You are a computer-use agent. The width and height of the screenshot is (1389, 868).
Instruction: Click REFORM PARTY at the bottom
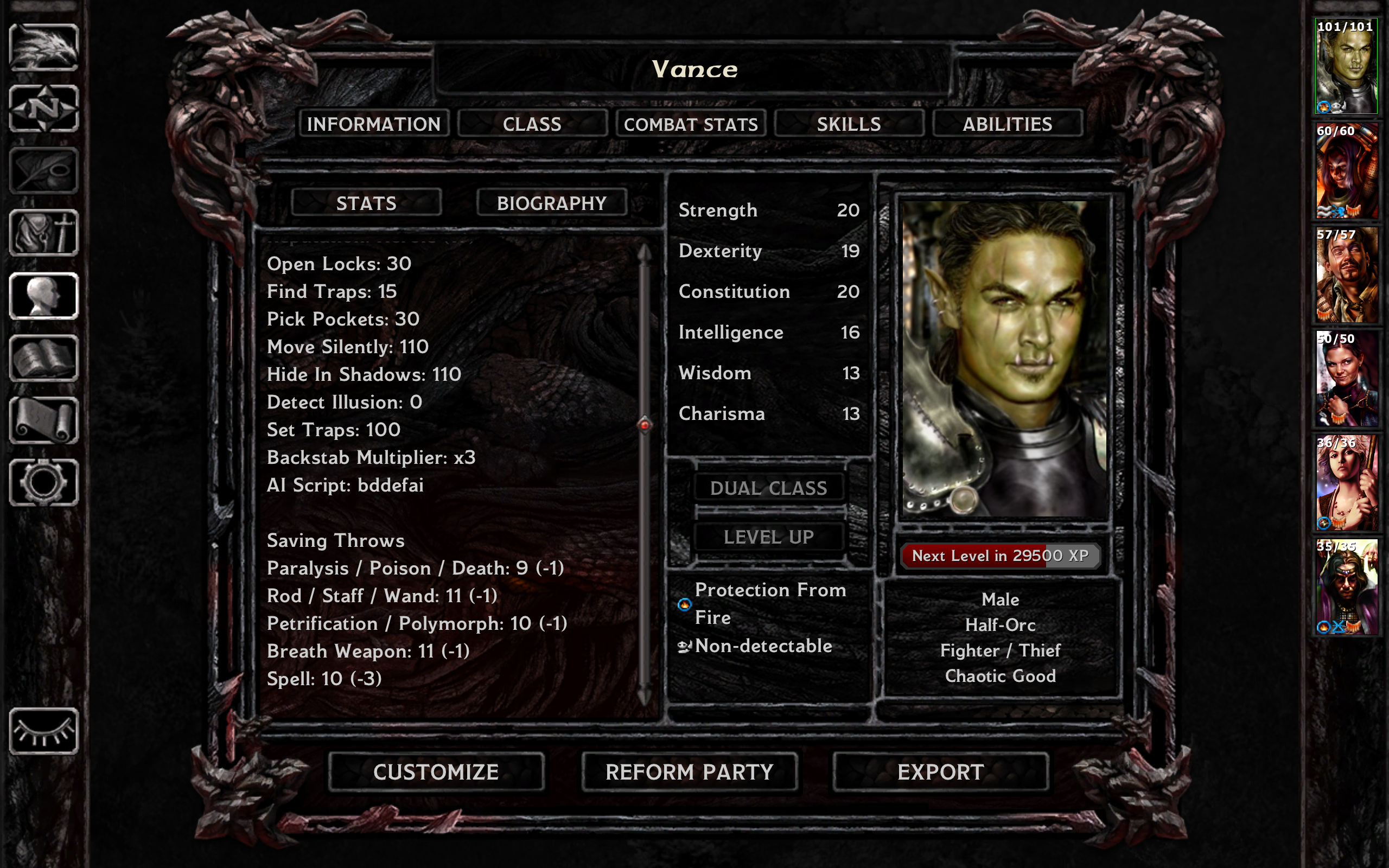click(x=689, y=772)
